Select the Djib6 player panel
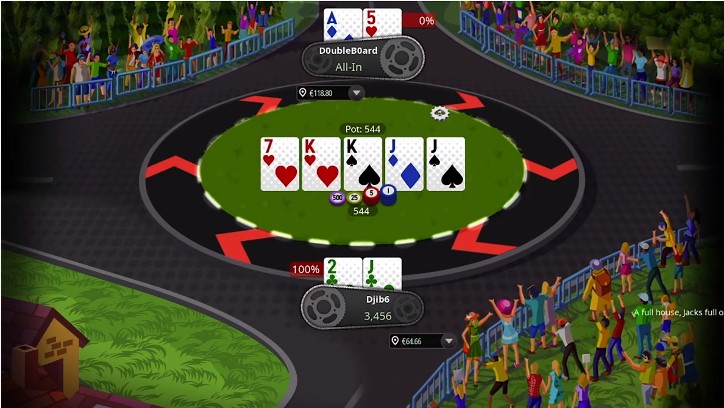This screenshot has height=408, width=724. 361,305
